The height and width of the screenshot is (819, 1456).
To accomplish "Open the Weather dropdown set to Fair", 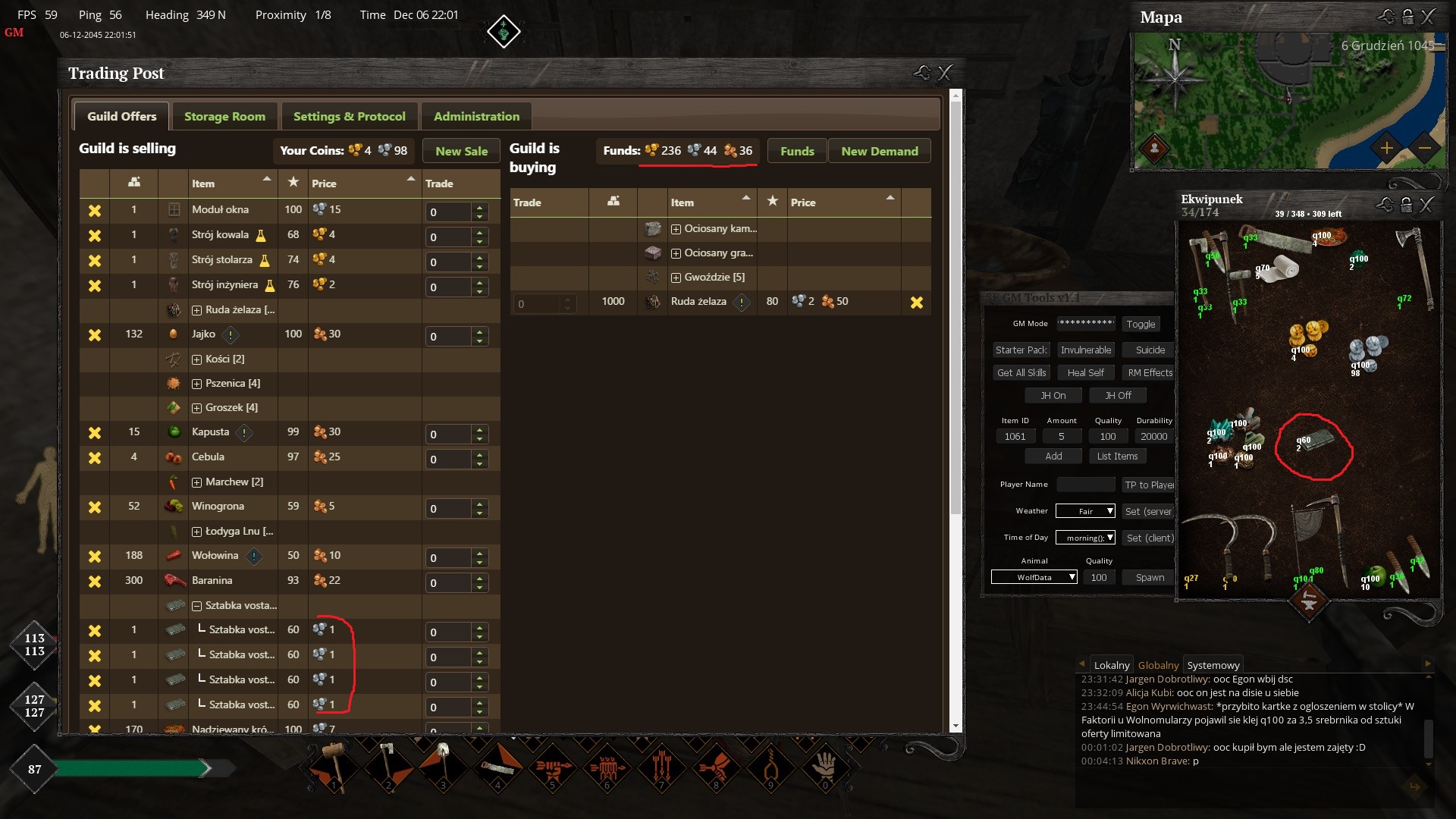I will coord(1085,511).
